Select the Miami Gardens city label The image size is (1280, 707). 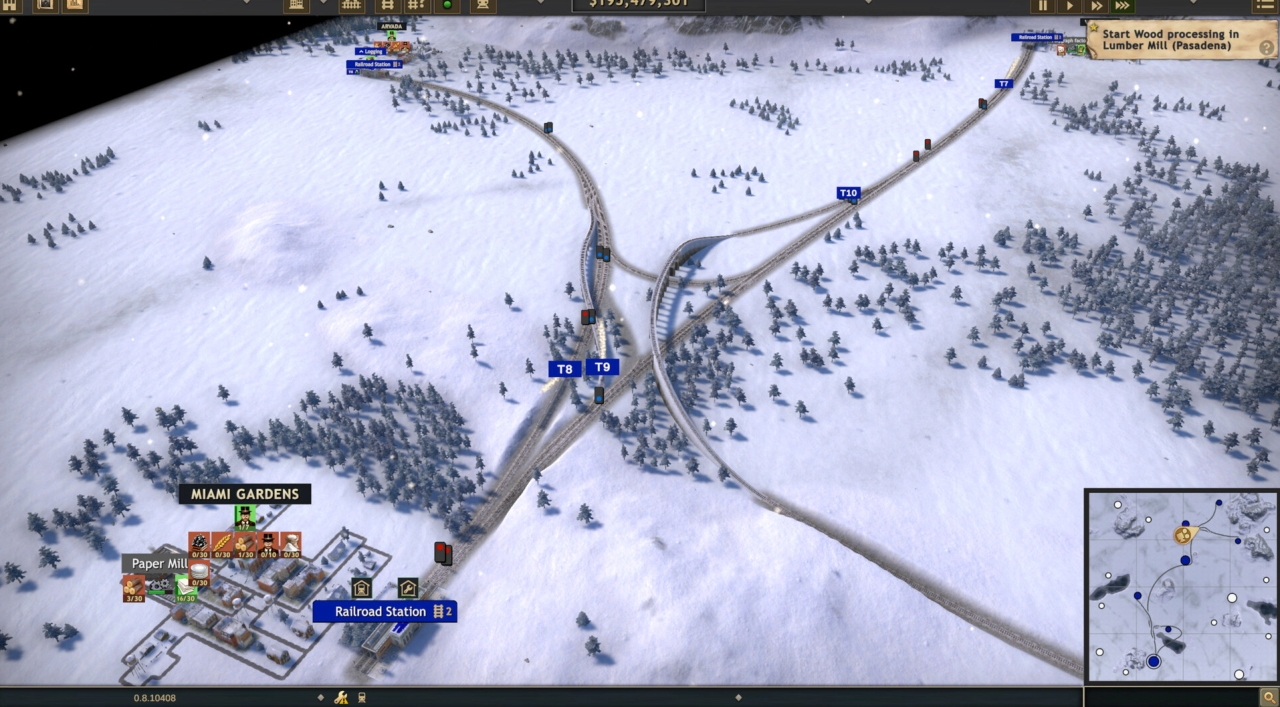(245, 494)
